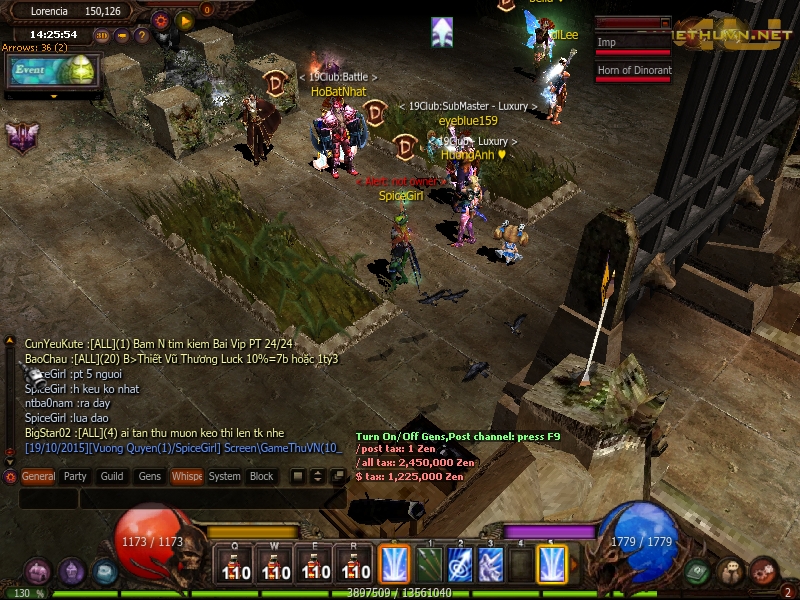800x600 pixels.
Task: Use the health potion in slot Q
Action: (x=233, y=564)
